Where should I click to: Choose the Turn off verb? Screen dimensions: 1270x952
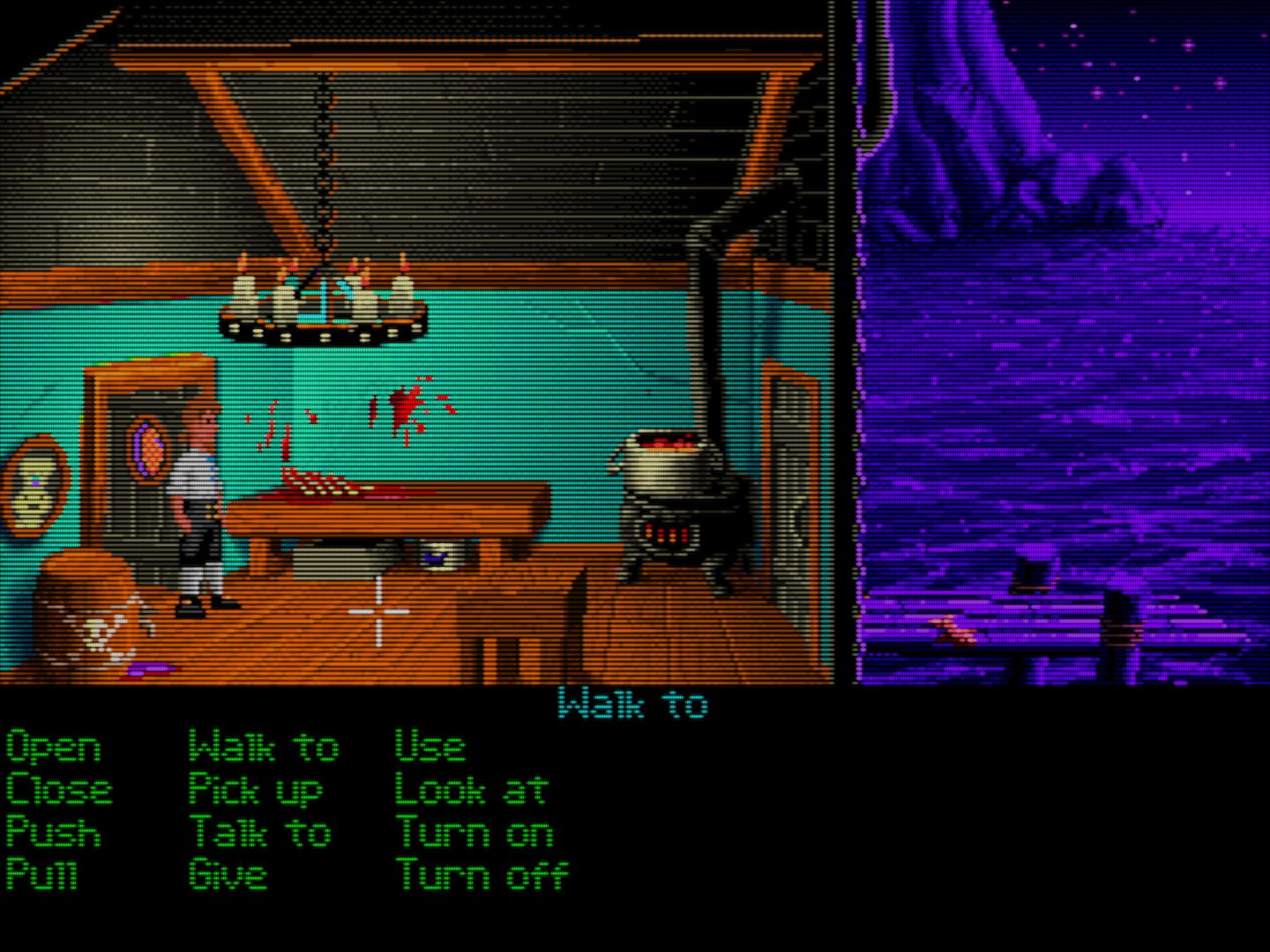[482, 874]
